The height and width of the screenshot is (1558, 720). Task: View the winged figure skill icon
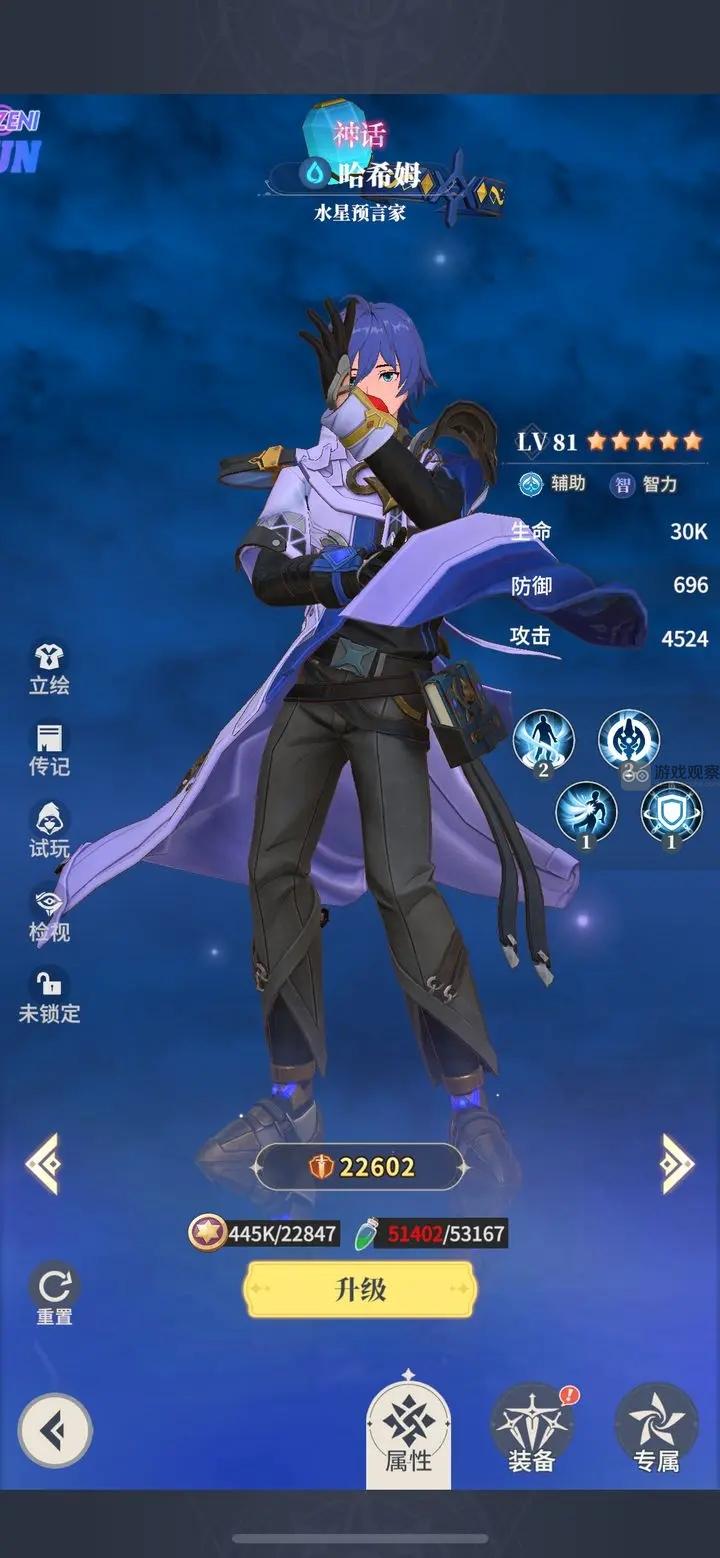click(586, 812)
